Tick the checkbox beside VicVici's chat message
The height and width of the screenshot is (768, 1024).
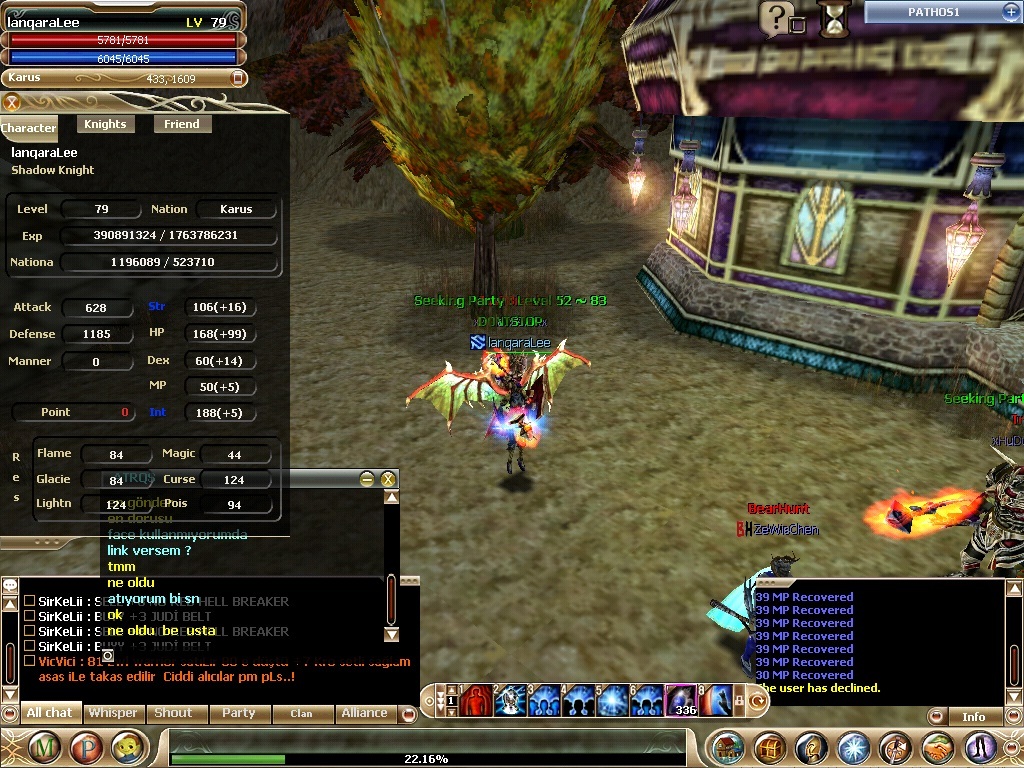click(x=29, y=661)
